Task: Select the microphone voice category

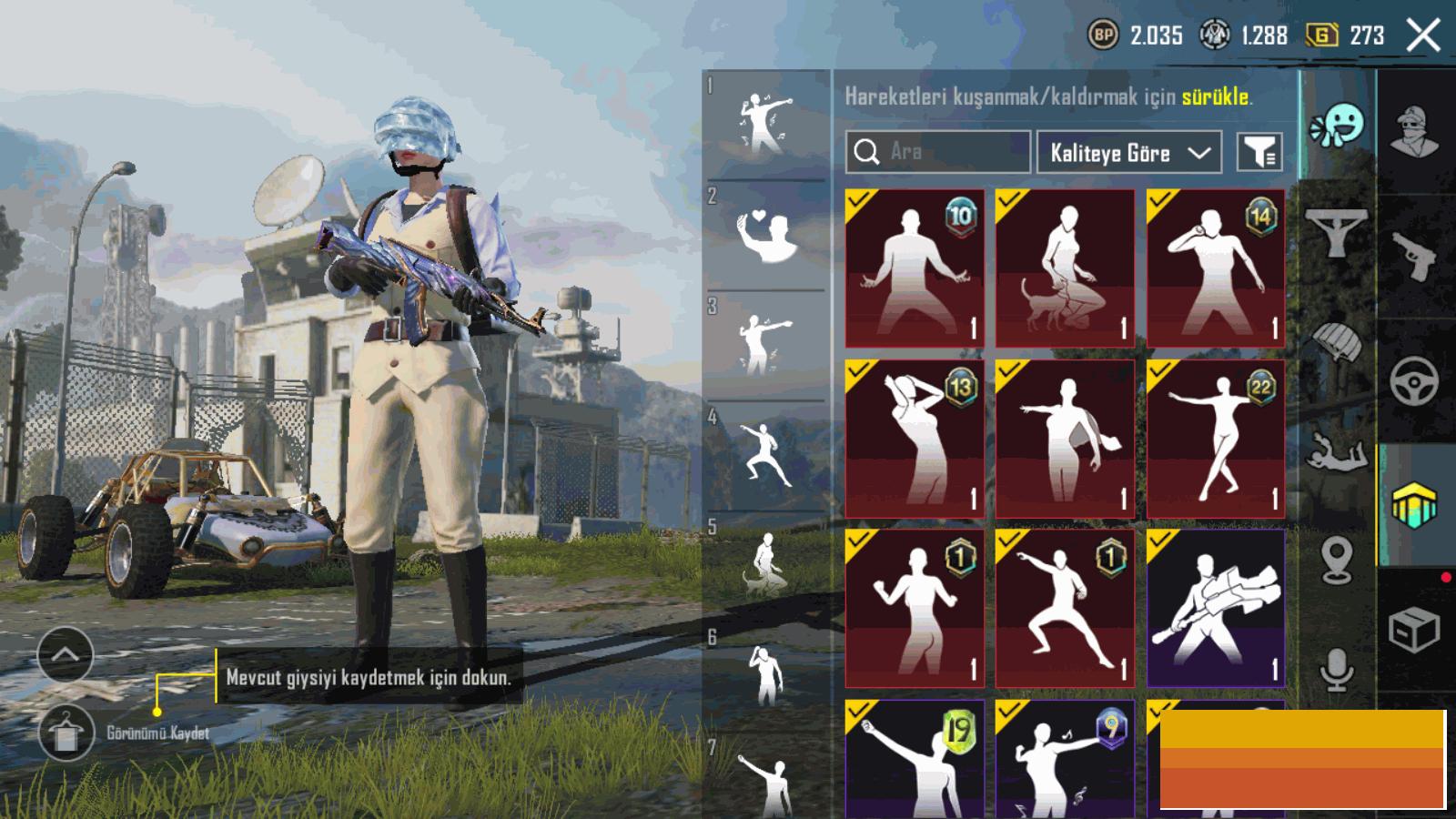Action: point(1336,672)
